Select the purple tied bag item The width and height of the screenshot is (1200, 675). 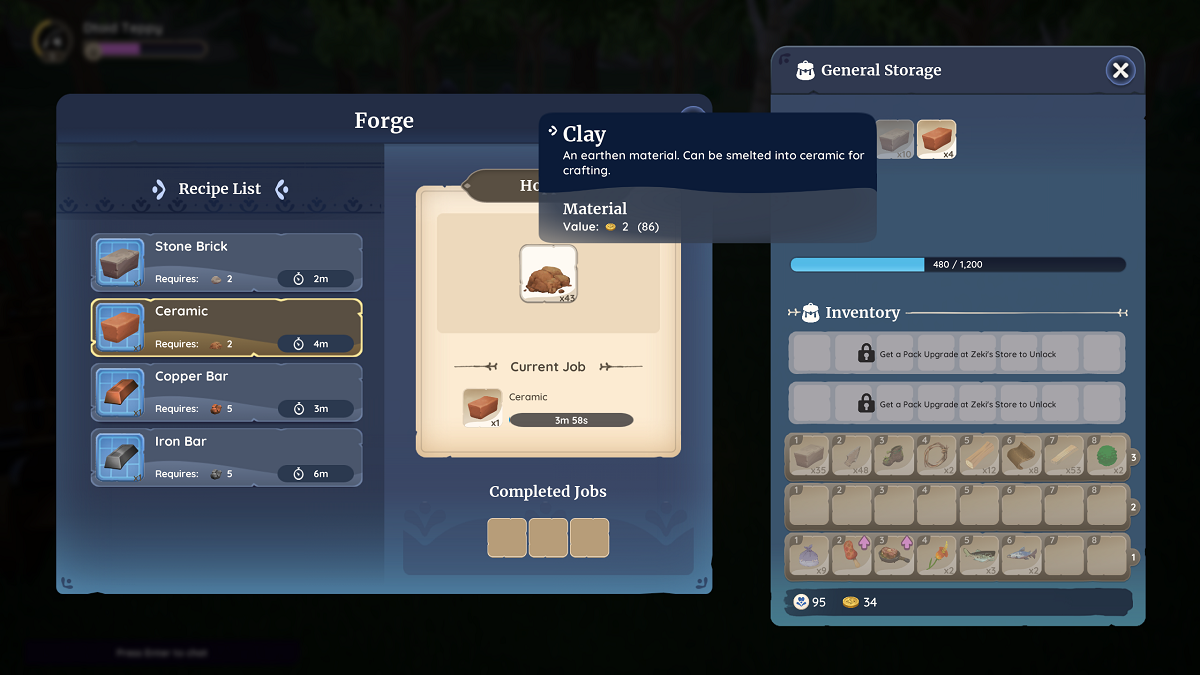pos(809,556)
